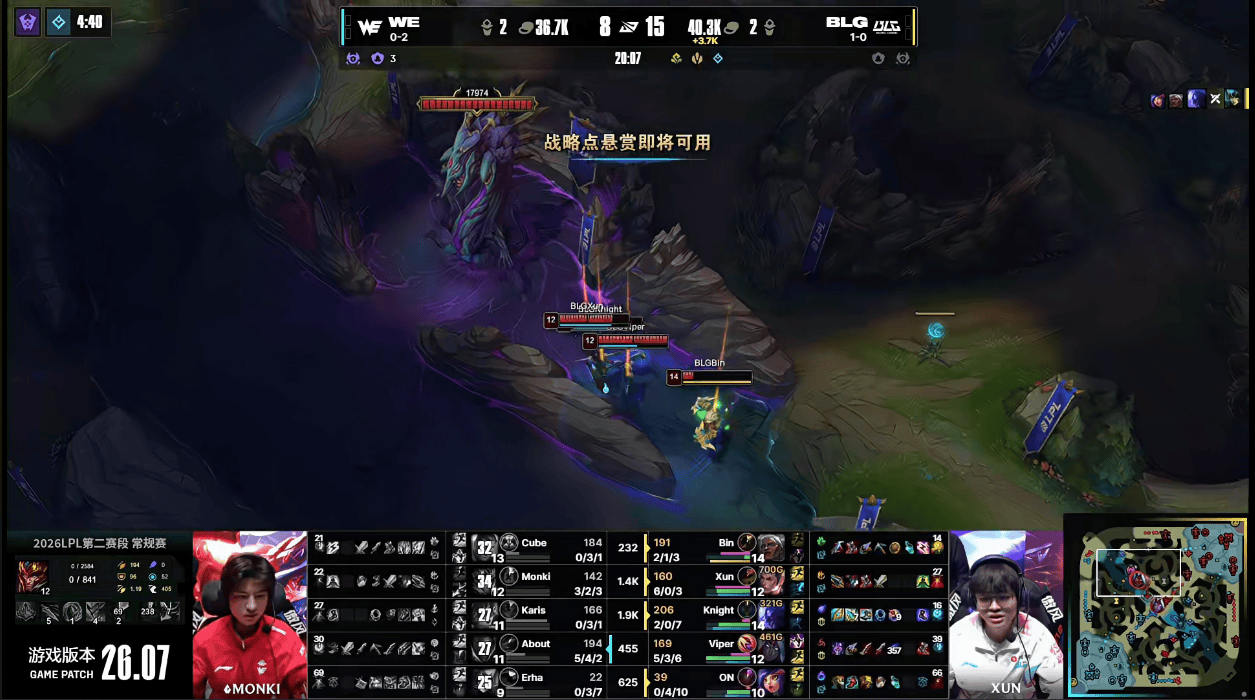Click the purple objective timer icon
Image resolution: width=1255 pixels, height=700 pixels.
point(28,21)
